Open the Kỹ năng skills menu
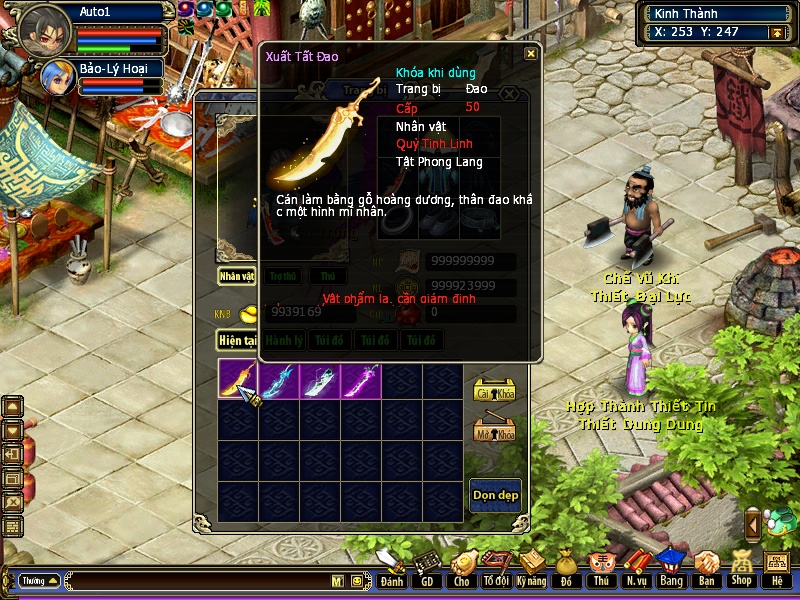Viewport: 800px width, 600px height. (x=531, y=572)
